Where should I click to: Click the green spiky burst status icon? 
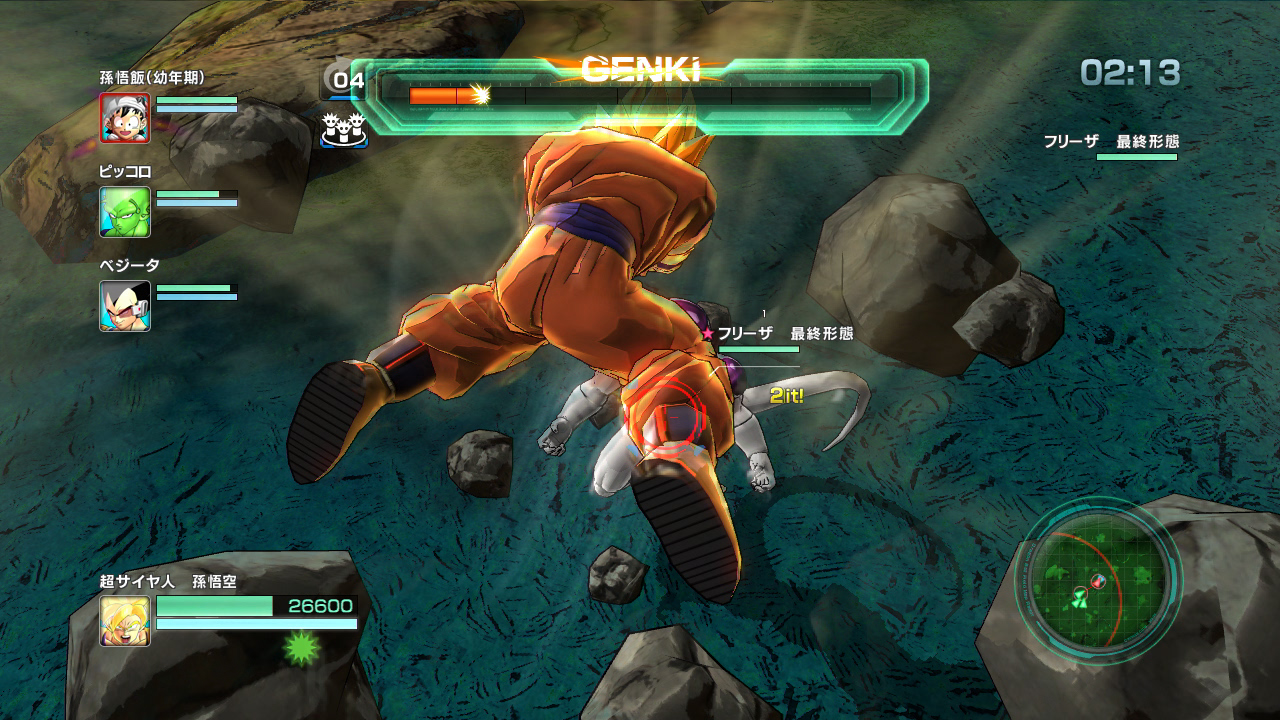301,648
